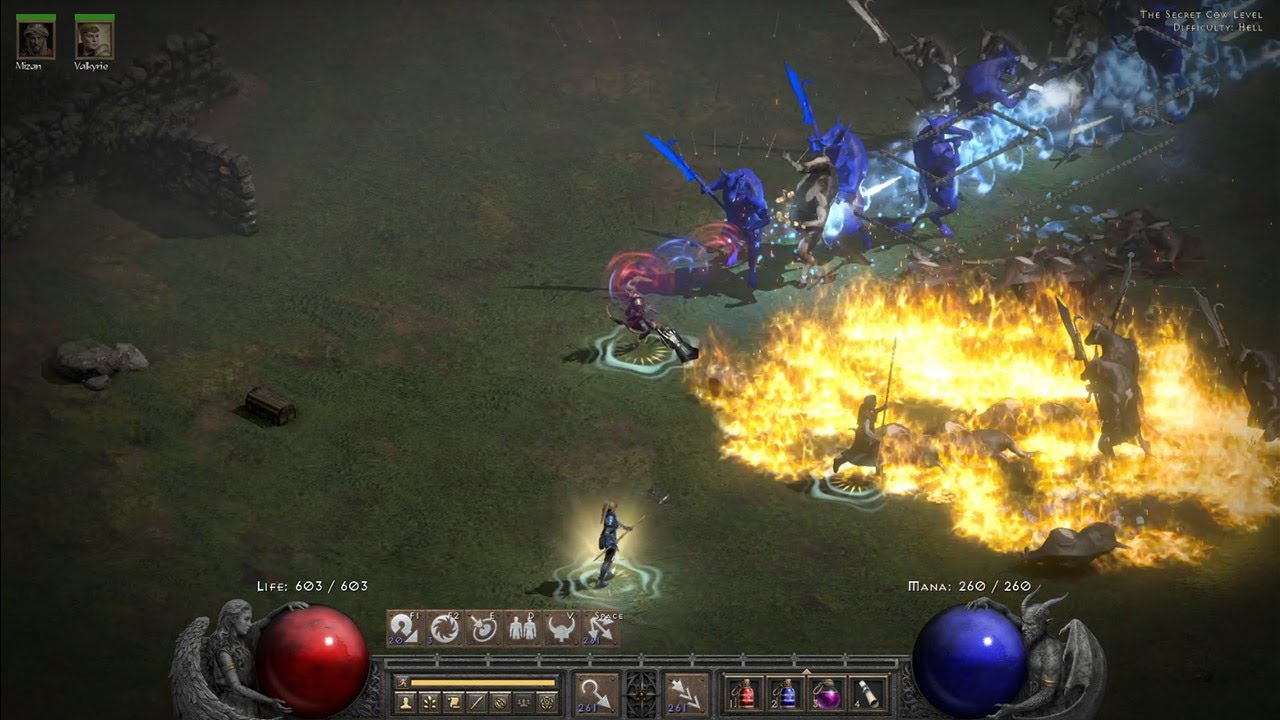Use the purple rejuvenation potion
The image size is (1280, 720).
[x=826, y=693]
